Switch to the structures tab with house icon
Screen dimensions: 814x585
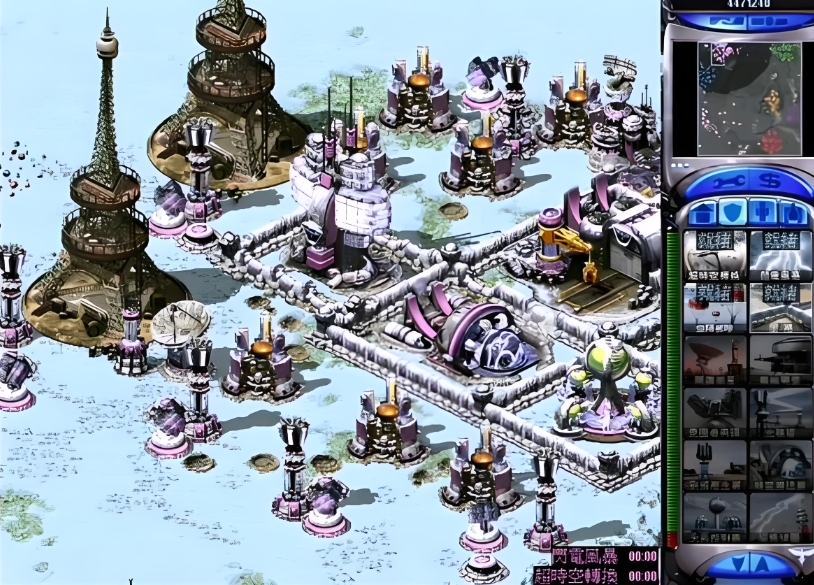click(x=701, y=213)
